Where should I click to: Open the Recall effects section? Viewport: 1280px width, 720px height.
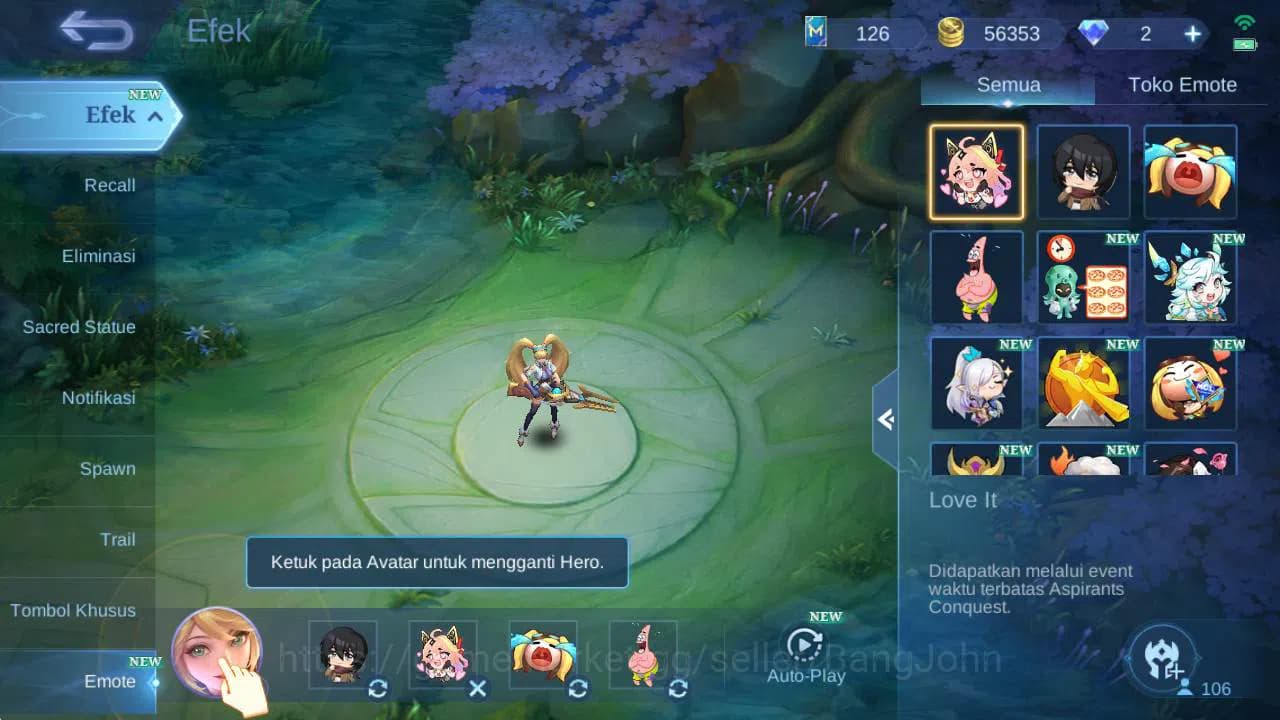(x=109, y=185)
